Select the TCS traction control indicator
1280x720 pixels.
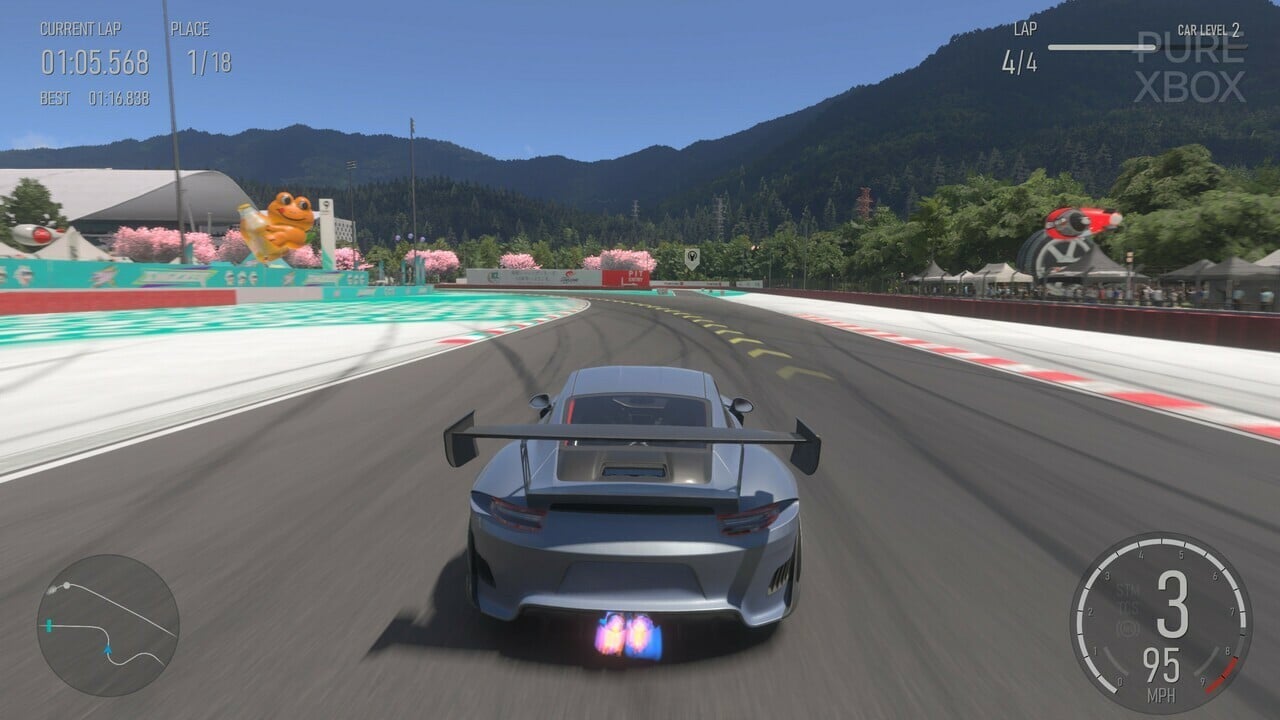tap(1127, 607)
